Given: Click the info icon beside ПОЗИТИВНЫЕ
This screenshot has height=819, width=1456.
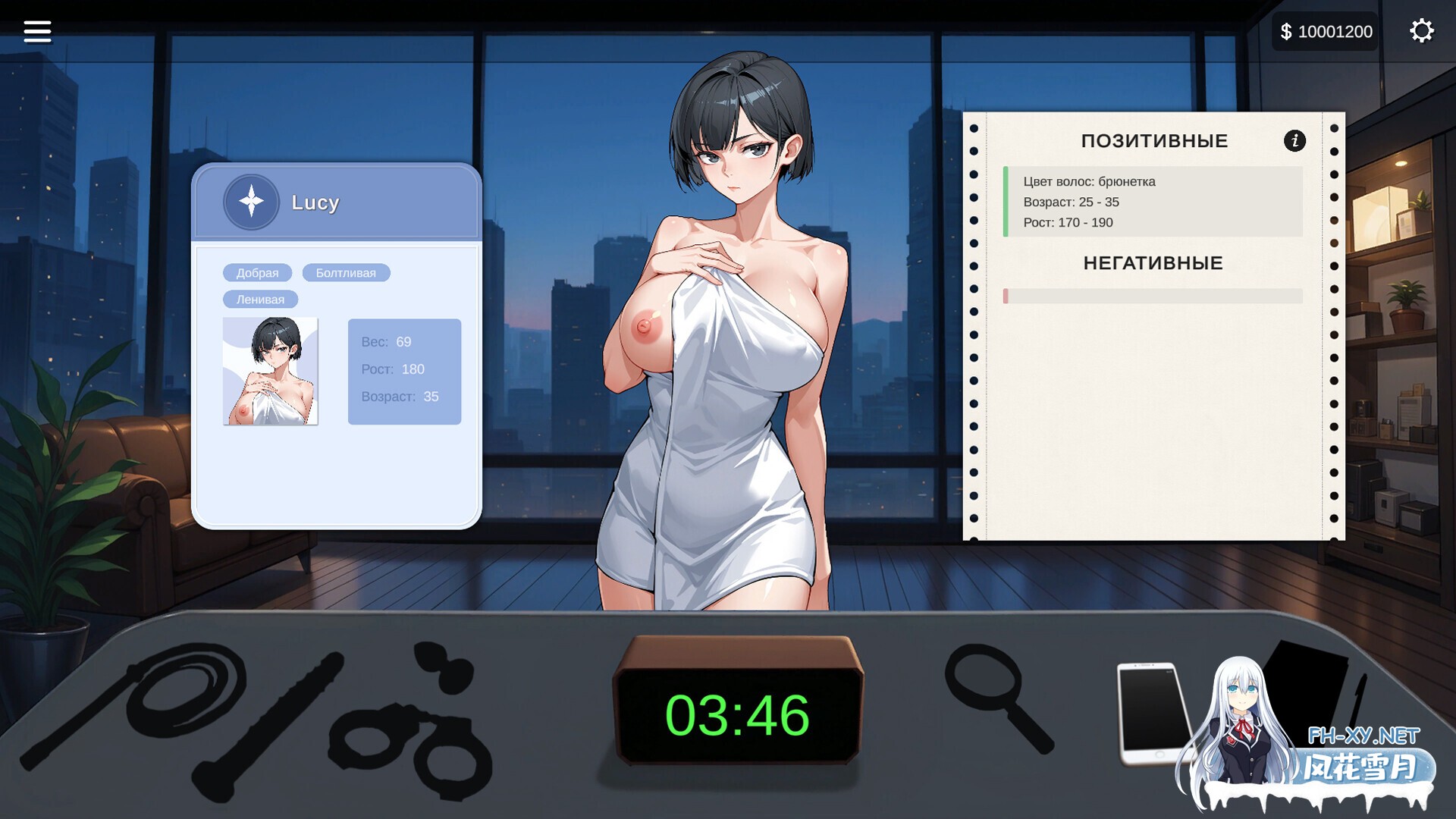Looking at the screenshot, I should 1294,141.
